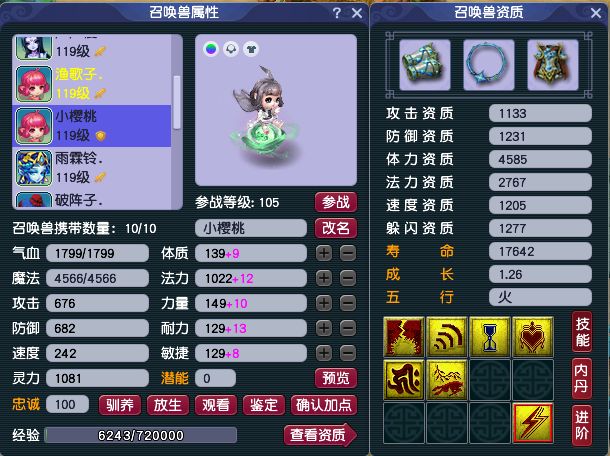Remove a point from 敏捷
The image size is (610, 456).
tap(347, 353)
